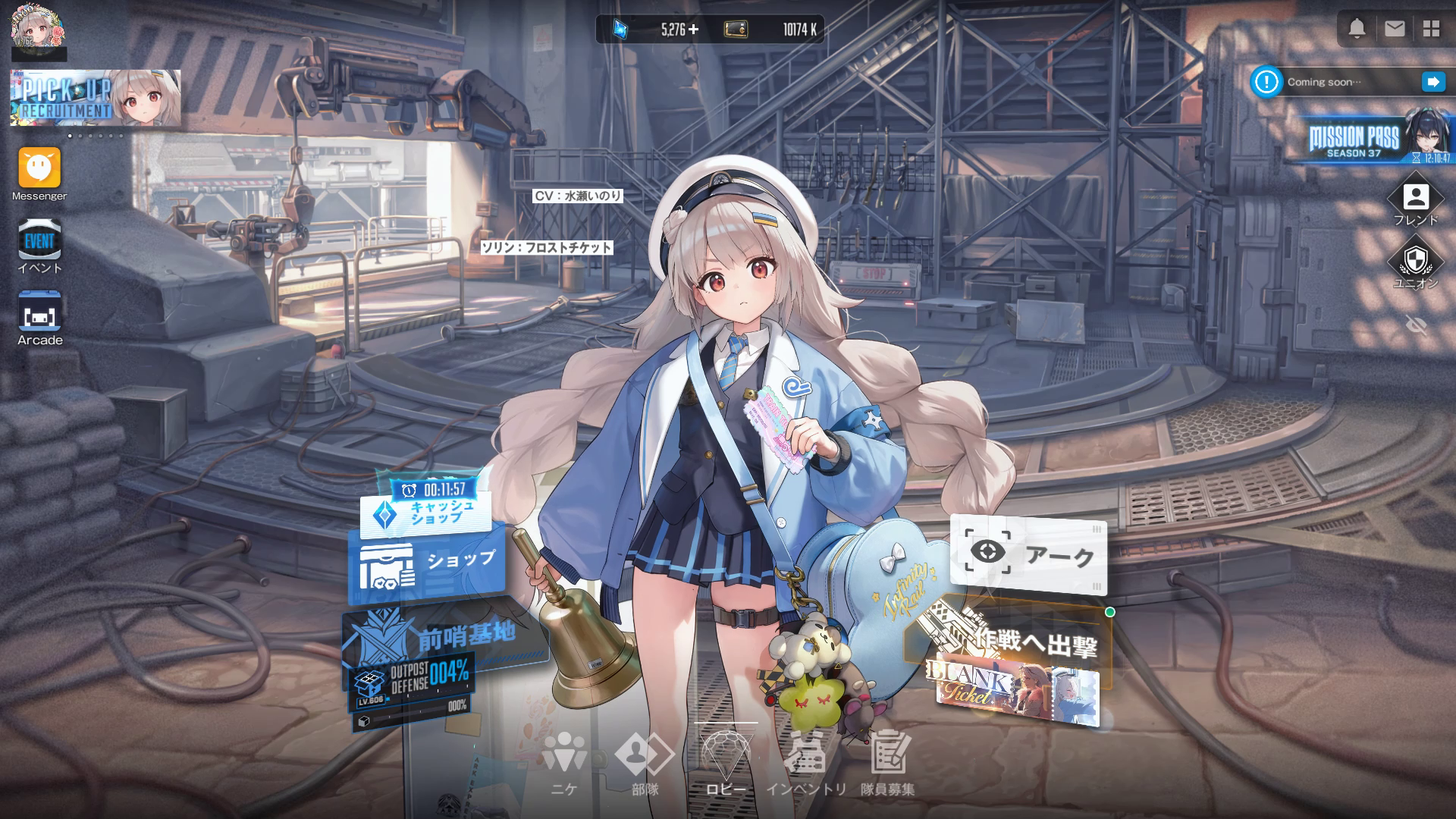Open the Shop

click(427, 565)
